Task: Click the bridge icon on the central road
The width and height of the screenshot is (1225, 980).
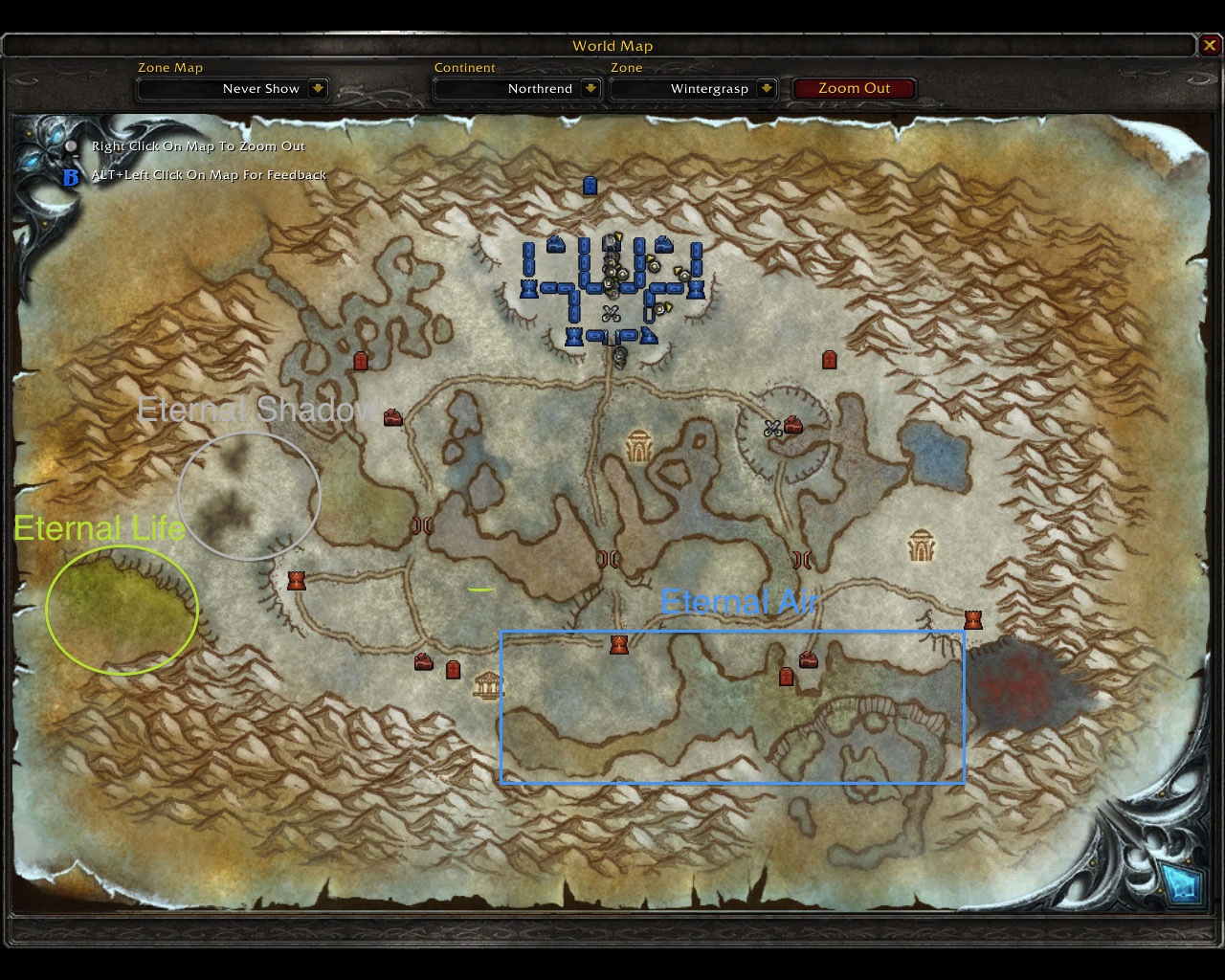Action: click(x=608, y=557)
